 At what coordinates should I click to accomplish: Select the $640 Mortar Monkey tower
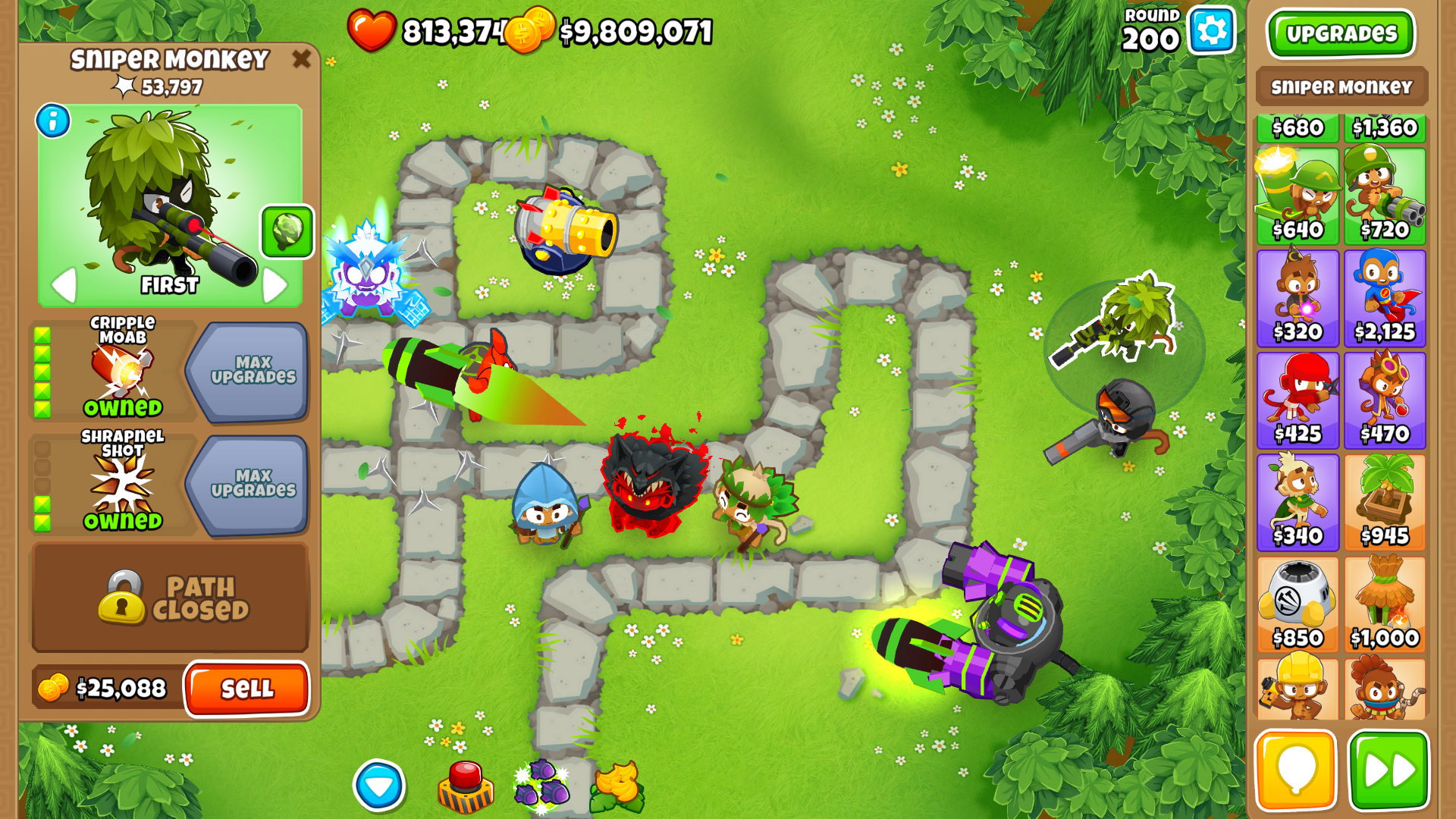1298,196
